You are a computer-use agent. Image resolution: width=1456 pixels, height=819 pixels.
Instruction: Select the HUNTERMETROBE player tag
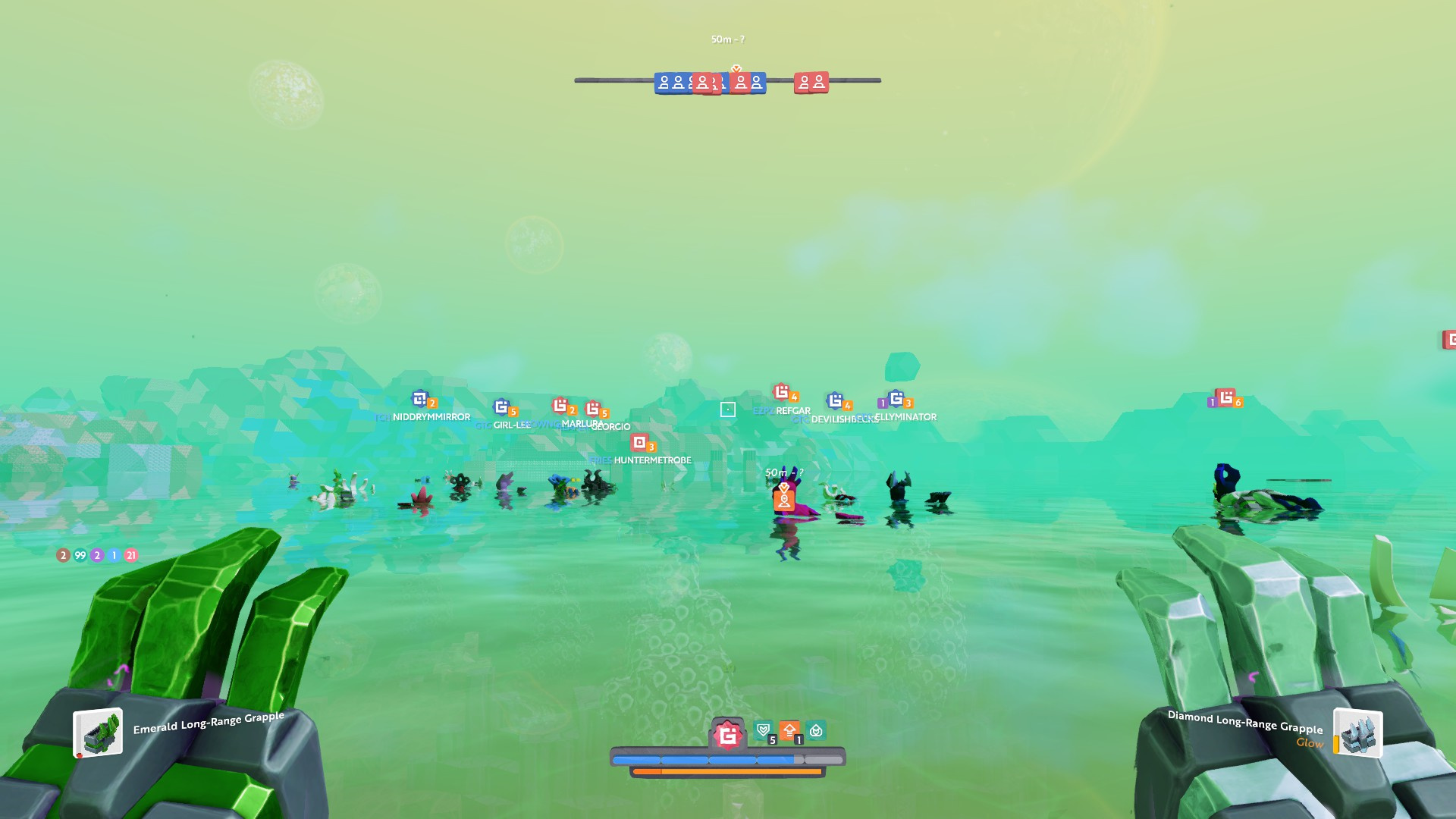point(652,460)
